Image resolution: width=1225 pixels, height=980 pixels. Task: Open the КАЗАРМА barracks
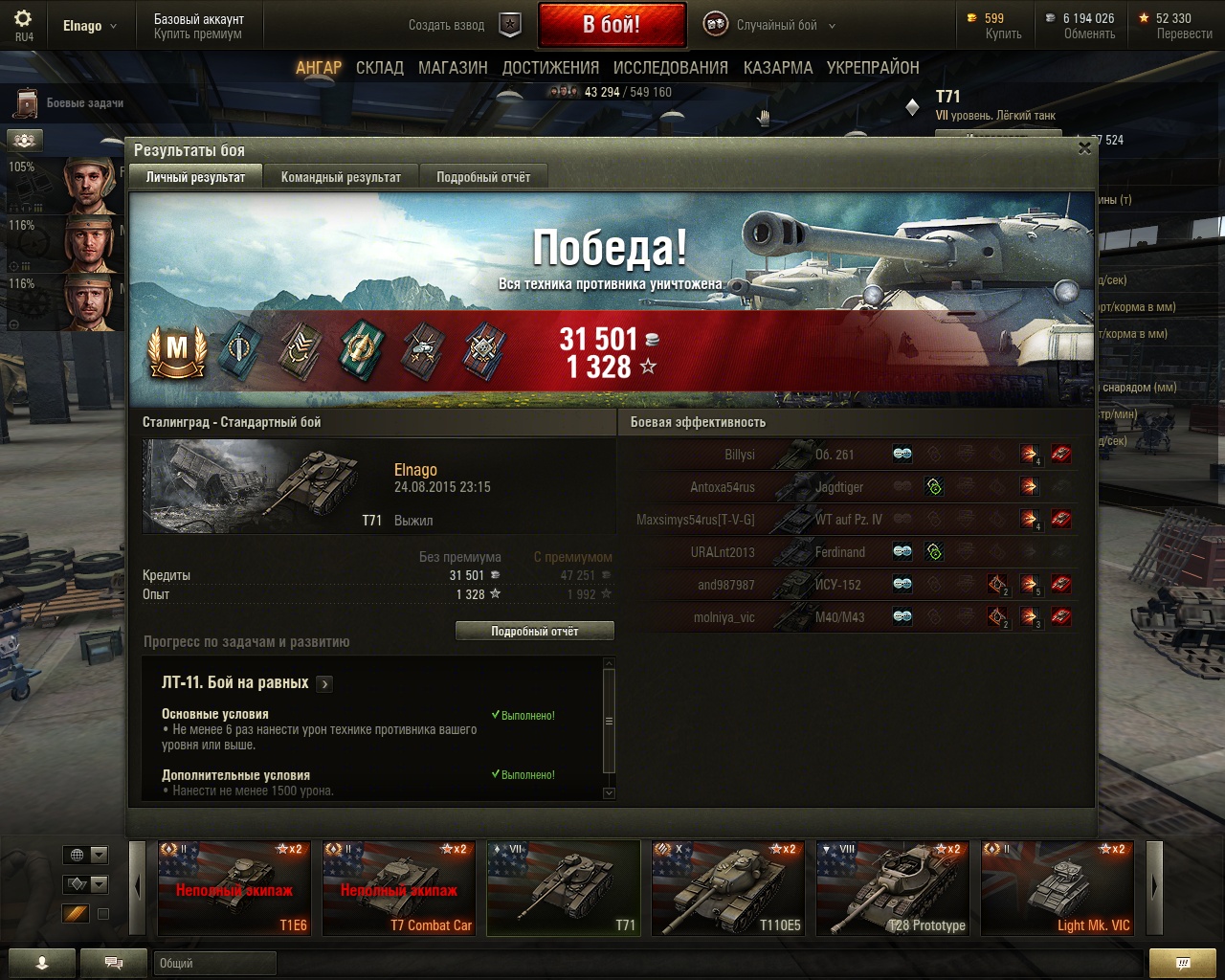[x=777, y=68]
